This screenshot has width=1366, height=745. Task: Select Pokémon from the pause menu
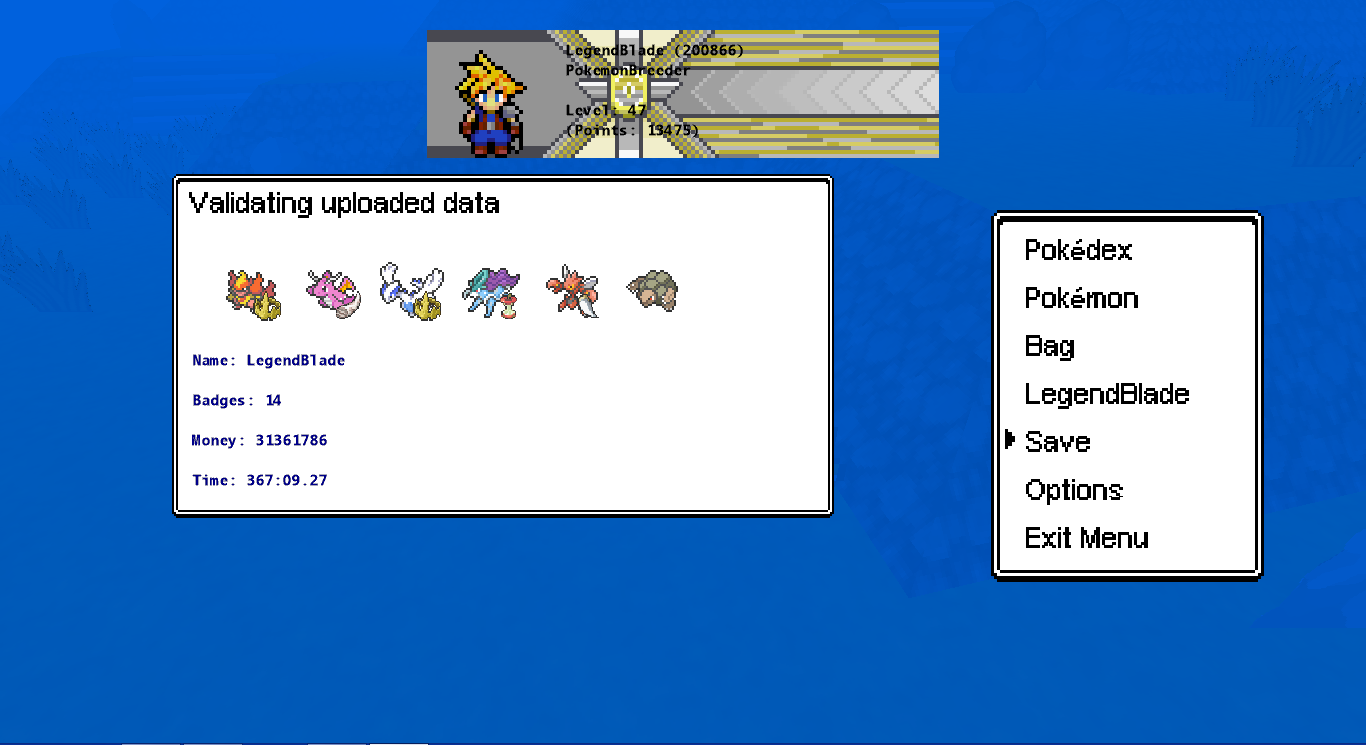click(1081, 298)
